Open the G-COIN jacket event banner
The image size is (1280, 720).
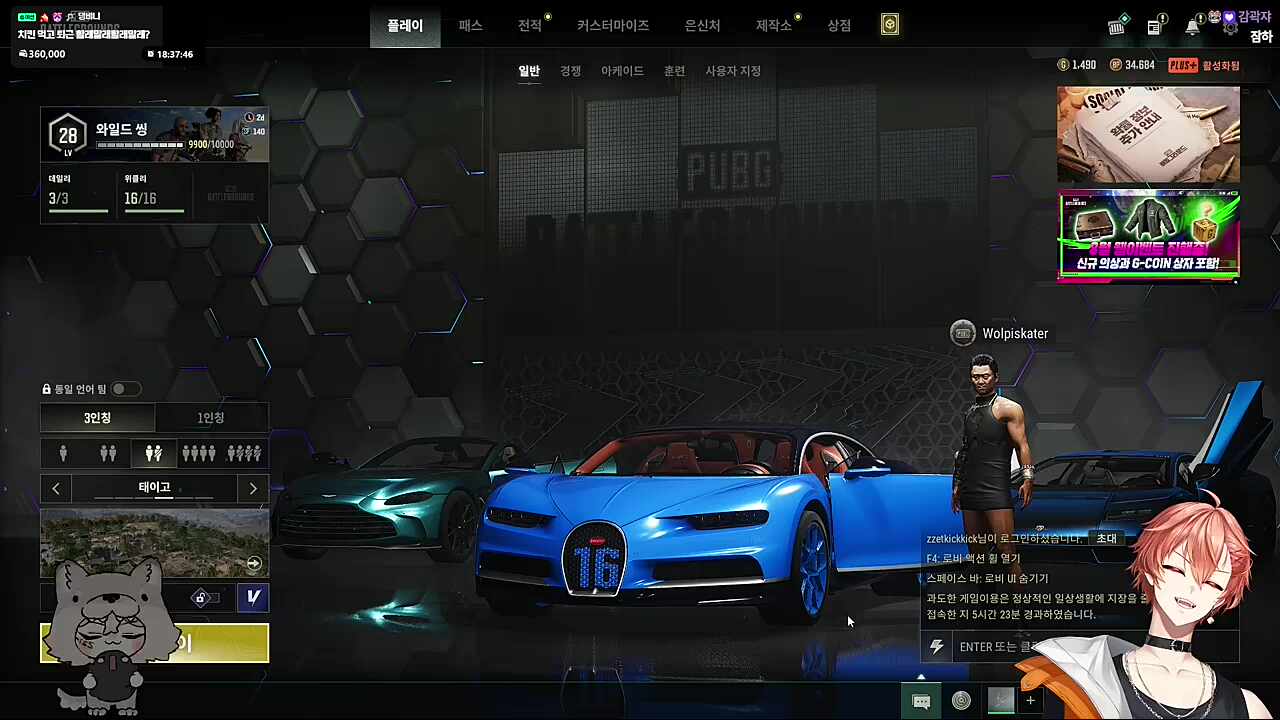click(x=1148, y=236)
